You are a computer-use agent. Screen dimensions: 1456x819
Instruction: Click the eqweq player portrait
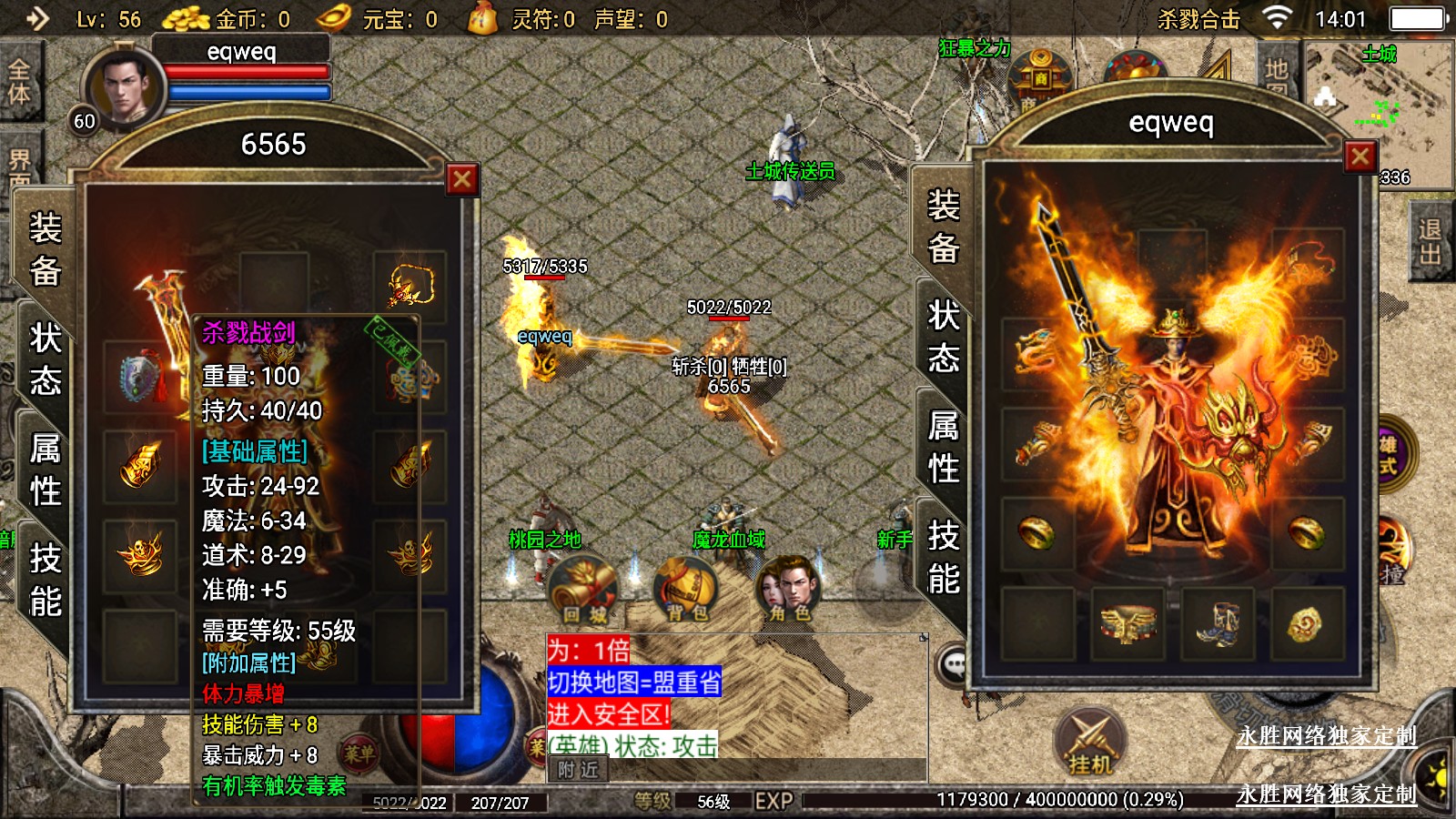pyautogui.click(x=123, y=88)
